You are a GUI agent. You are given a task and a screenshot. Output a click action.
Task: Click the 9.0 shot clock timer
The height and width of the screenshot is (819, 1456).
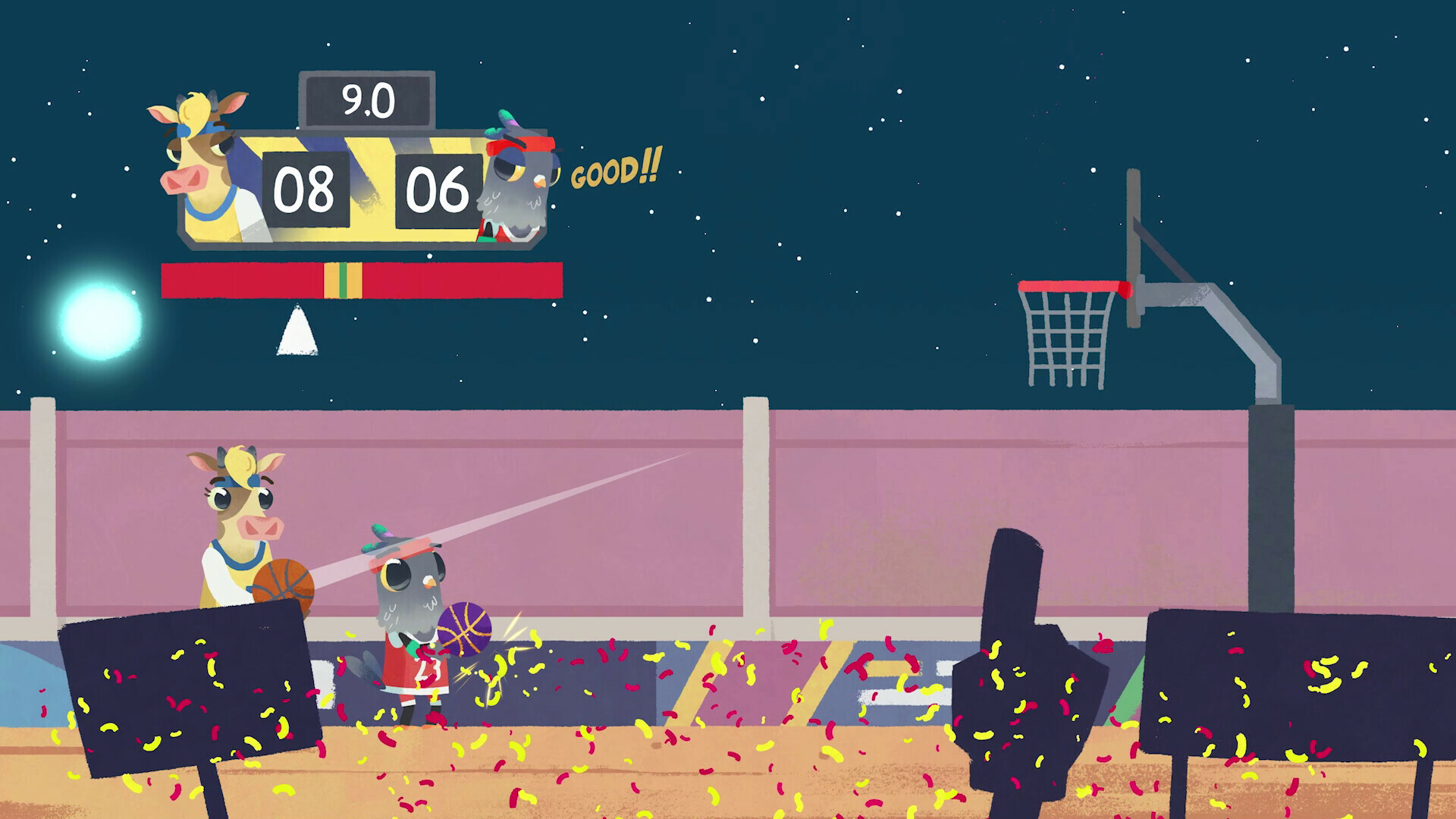tap(366, 100)
